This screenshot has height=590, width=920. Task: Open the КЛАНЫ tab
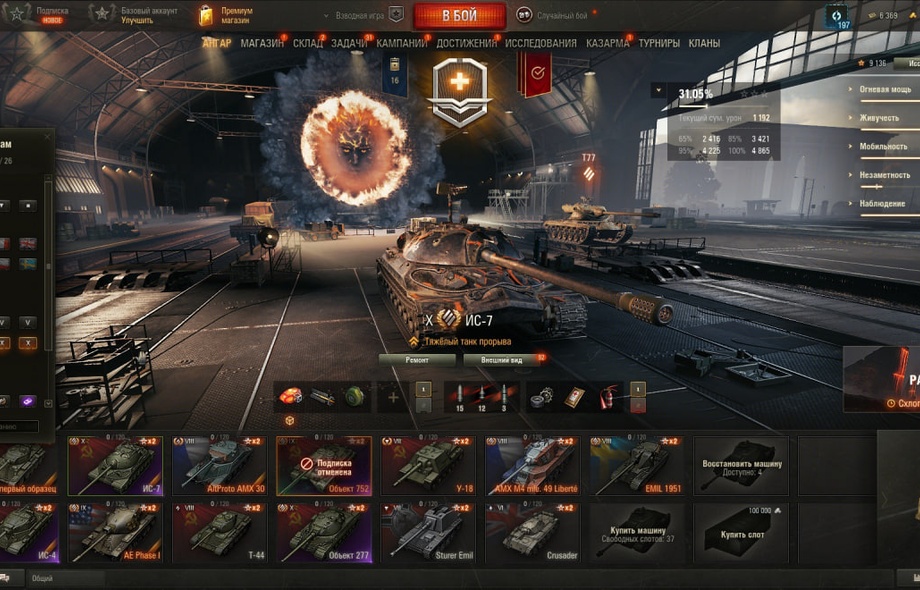(x=704, y=43)
